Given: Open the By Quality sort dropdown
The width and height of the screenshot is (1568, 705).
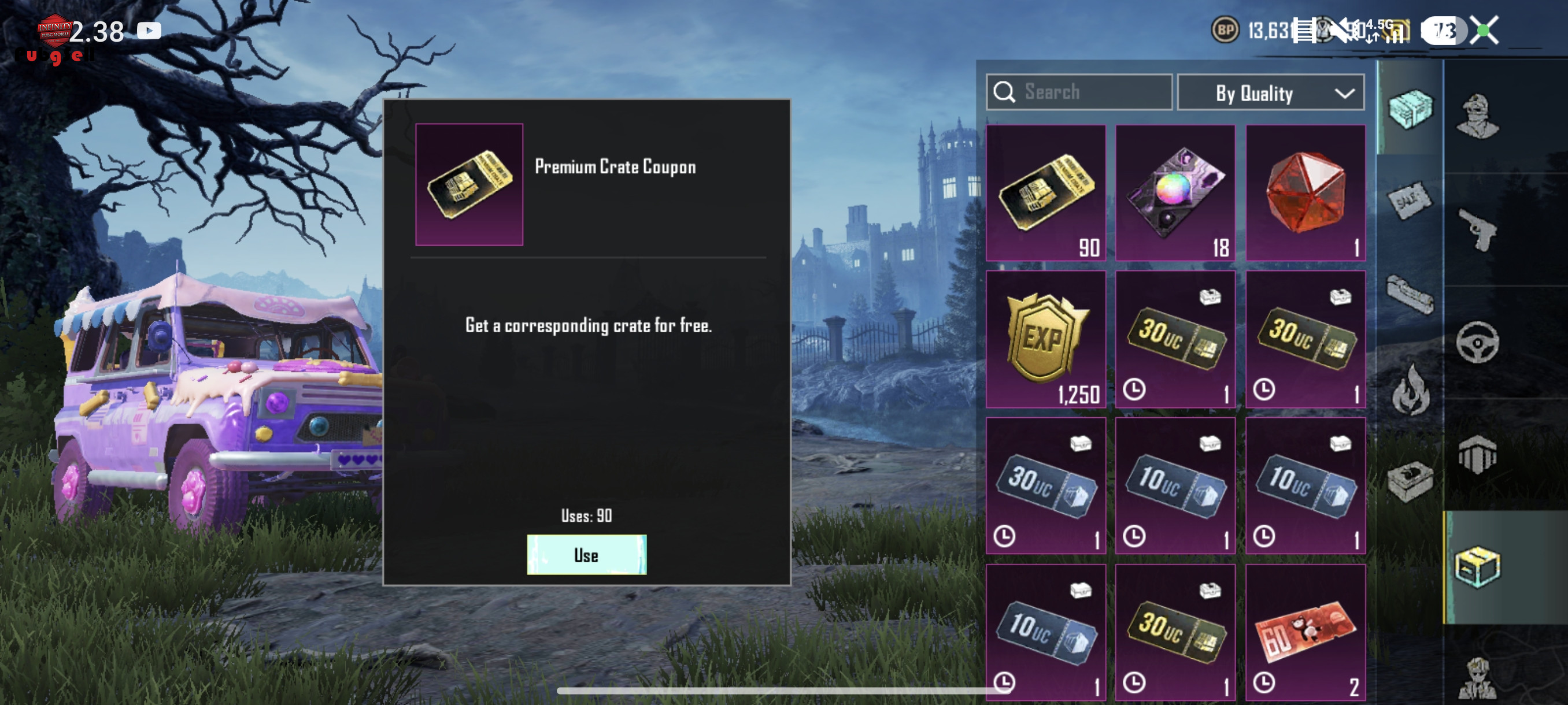Looking at the screenshot, I should tap(1270, 93).
